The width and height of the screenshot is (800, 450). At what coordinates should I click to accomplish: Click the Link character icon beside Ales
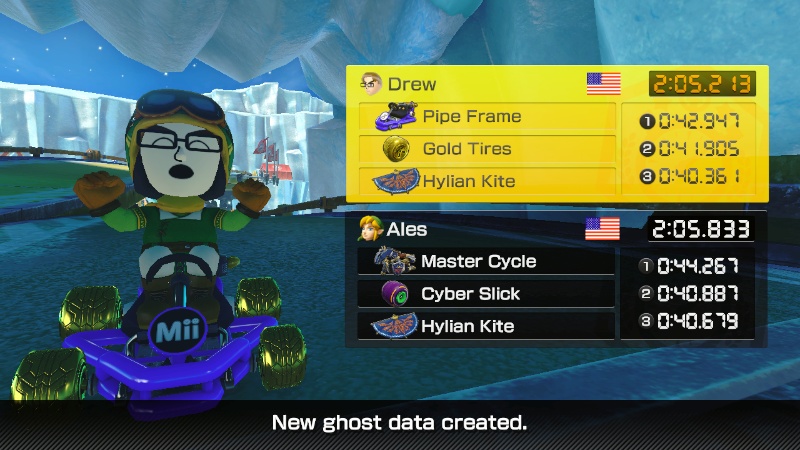(371, 229)
